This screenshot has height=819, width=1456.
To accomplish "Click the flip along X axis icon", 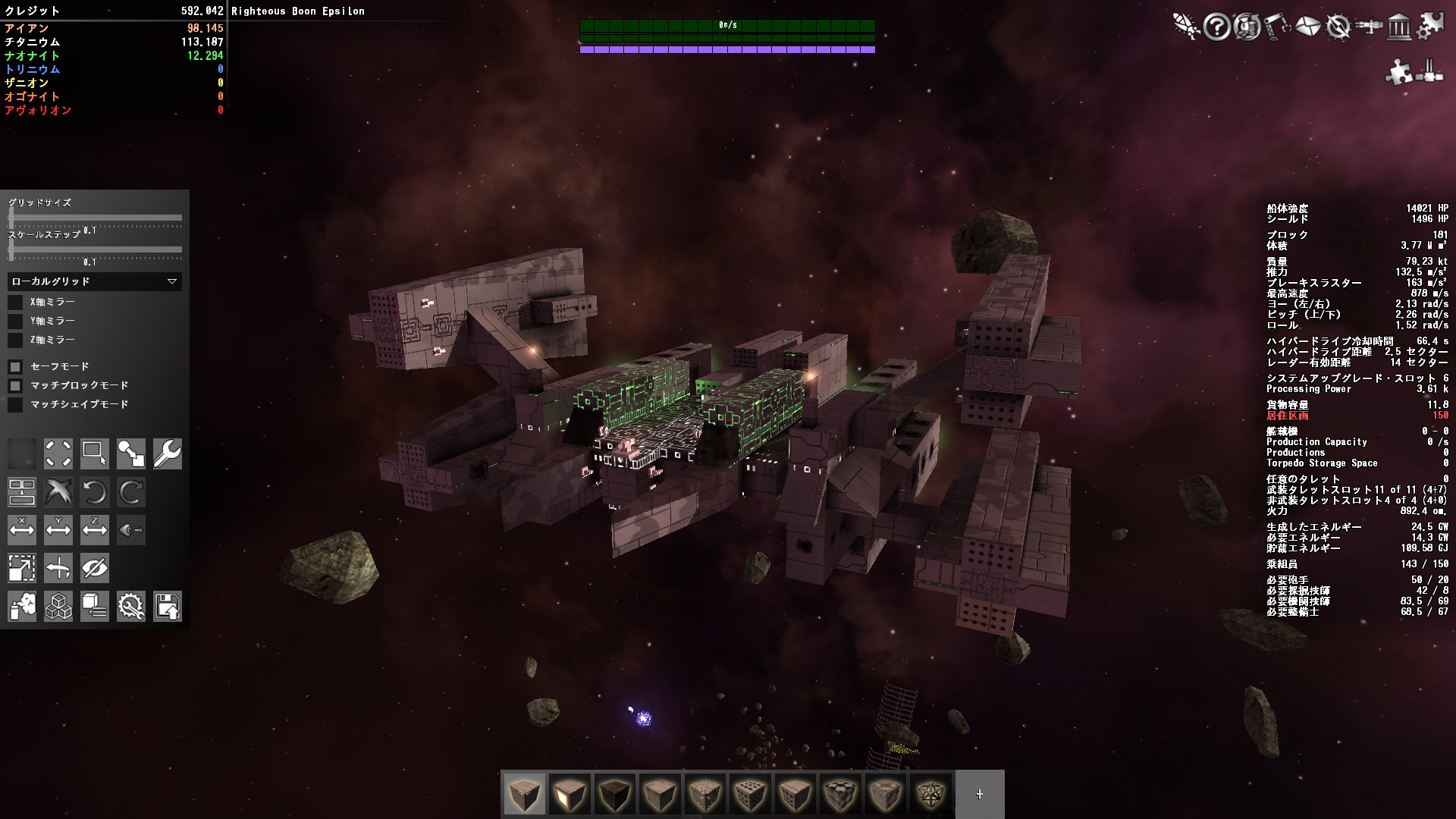I will [x=22, y=530].
